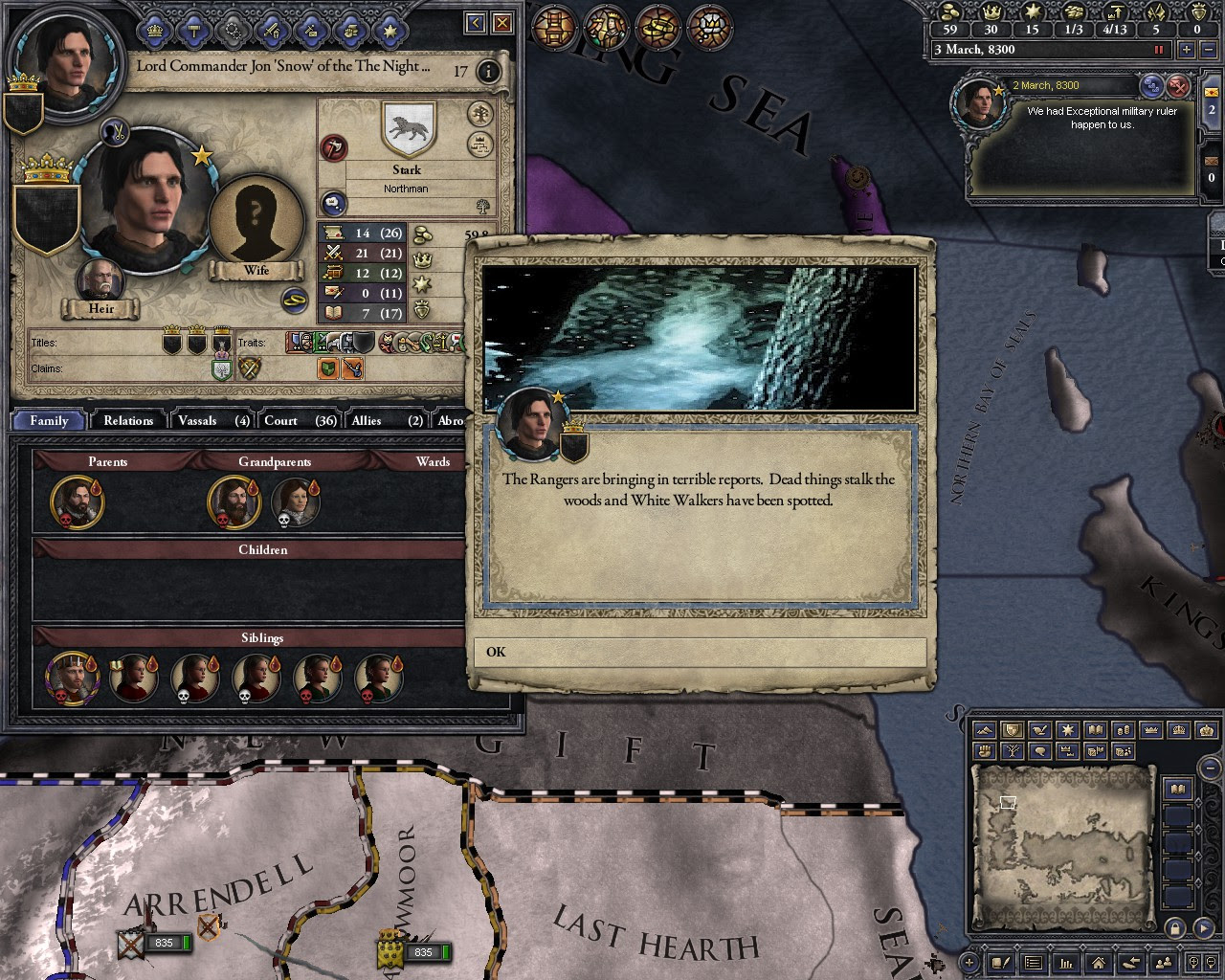
Task: Collapse the character window with the left chevron
Action: tap(474, 22)
